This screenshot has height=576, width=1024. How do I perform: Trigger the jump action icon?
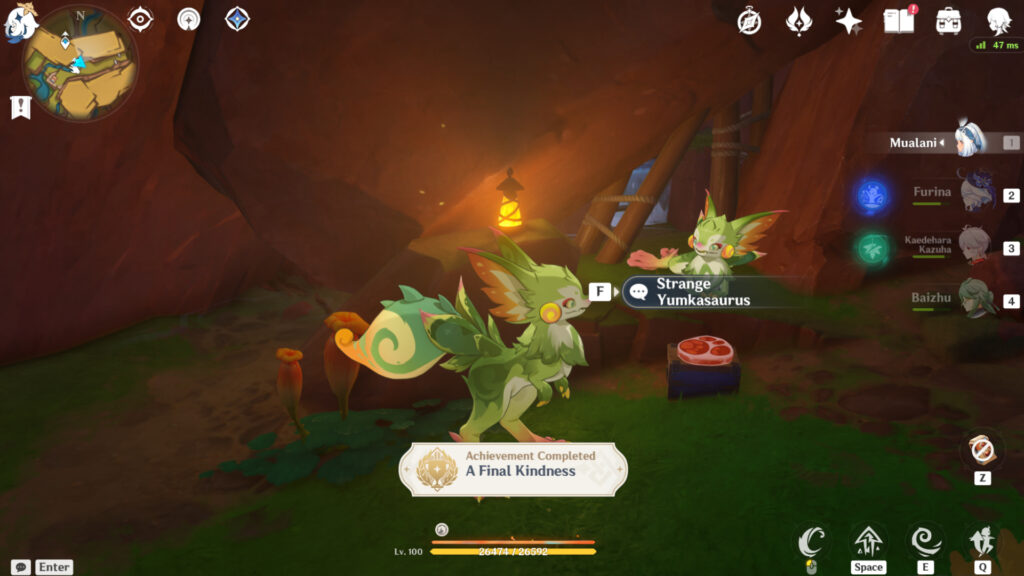(868, 543)
